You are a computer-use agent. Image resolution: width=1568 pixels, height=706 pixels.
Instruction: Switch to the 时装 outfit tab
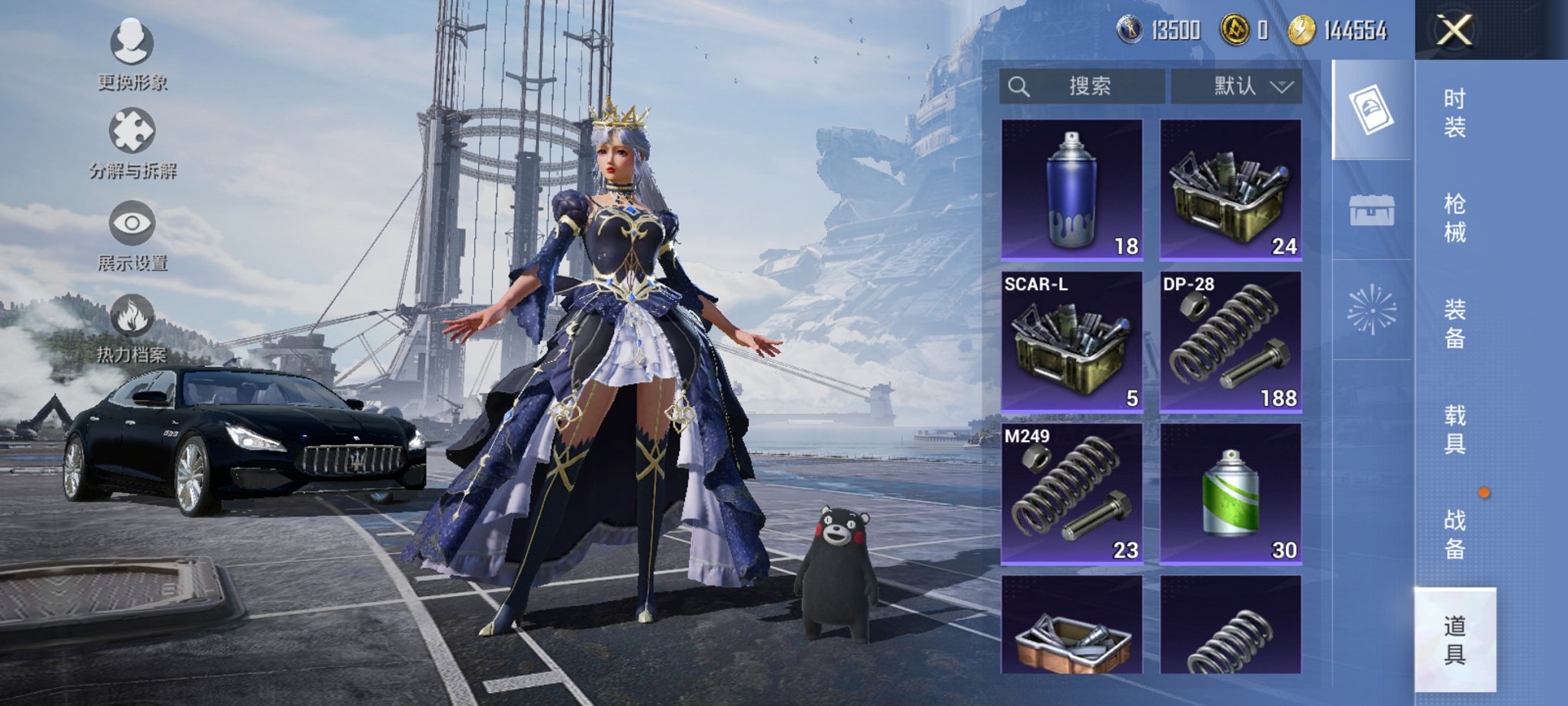[x=1454, y=112]
